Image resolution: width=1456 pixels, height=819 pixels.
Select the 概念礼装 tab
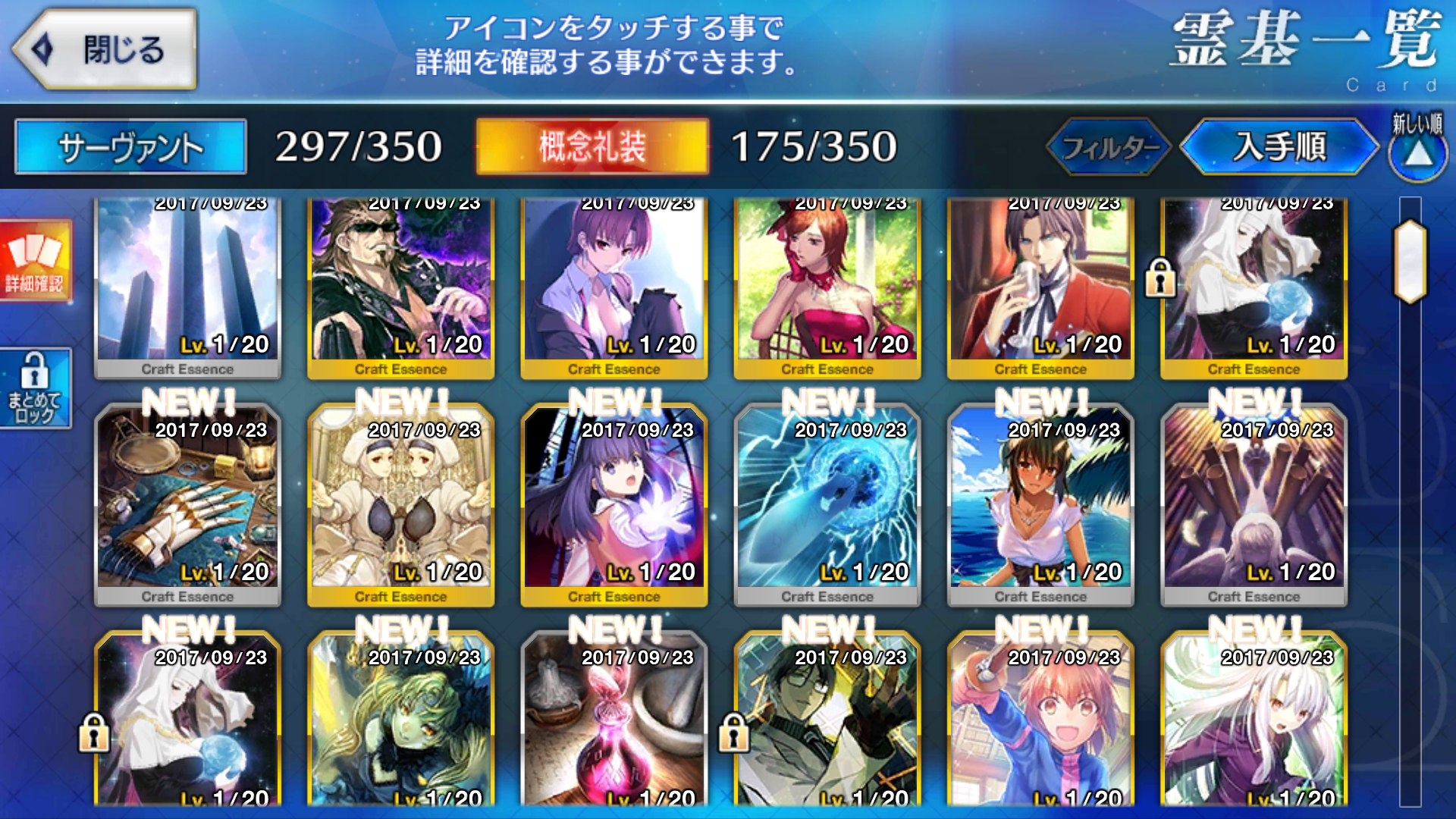(x=592, y=146)
